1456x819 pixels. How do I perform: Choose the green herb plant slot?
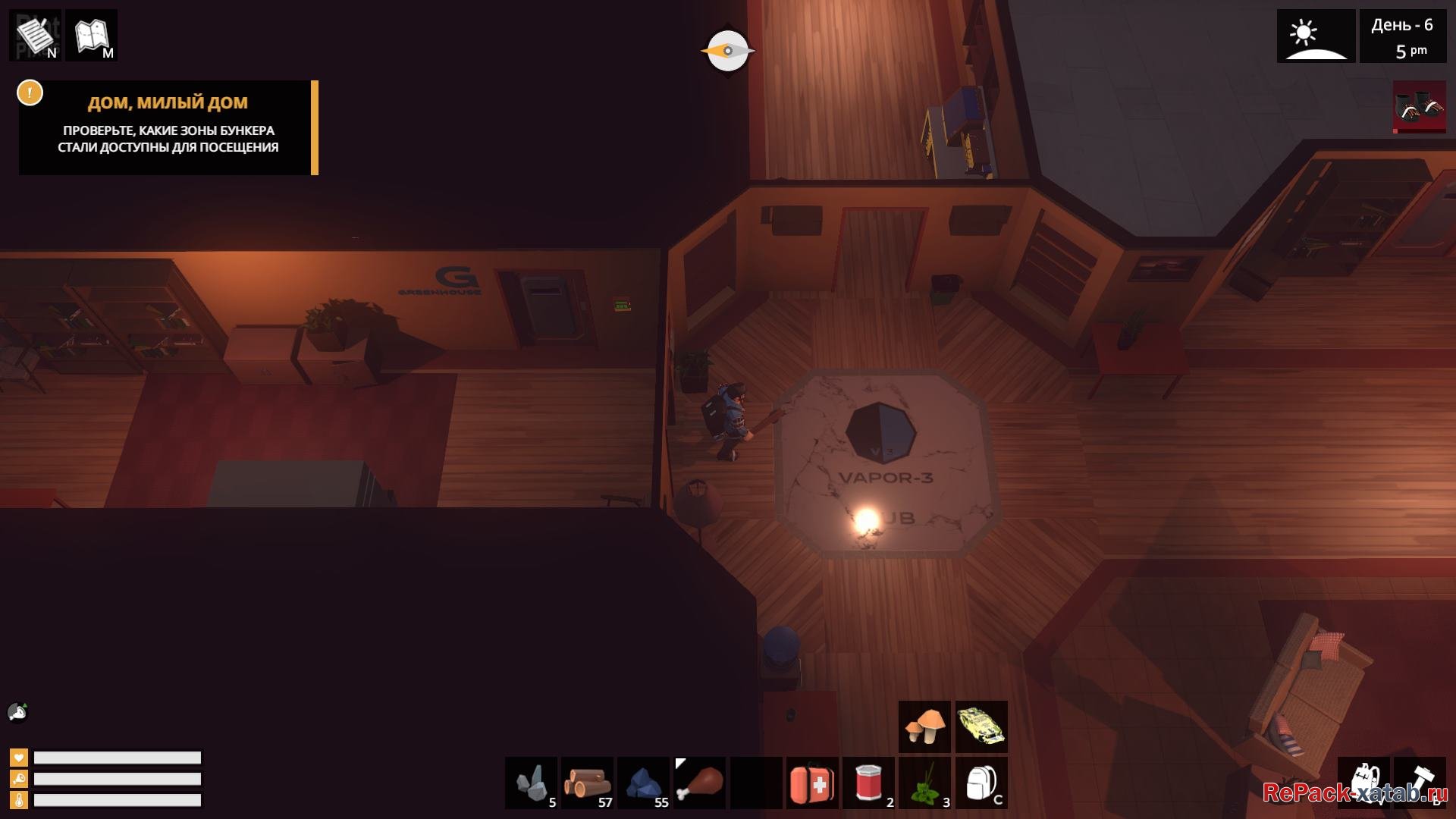(x=924, y=783)
